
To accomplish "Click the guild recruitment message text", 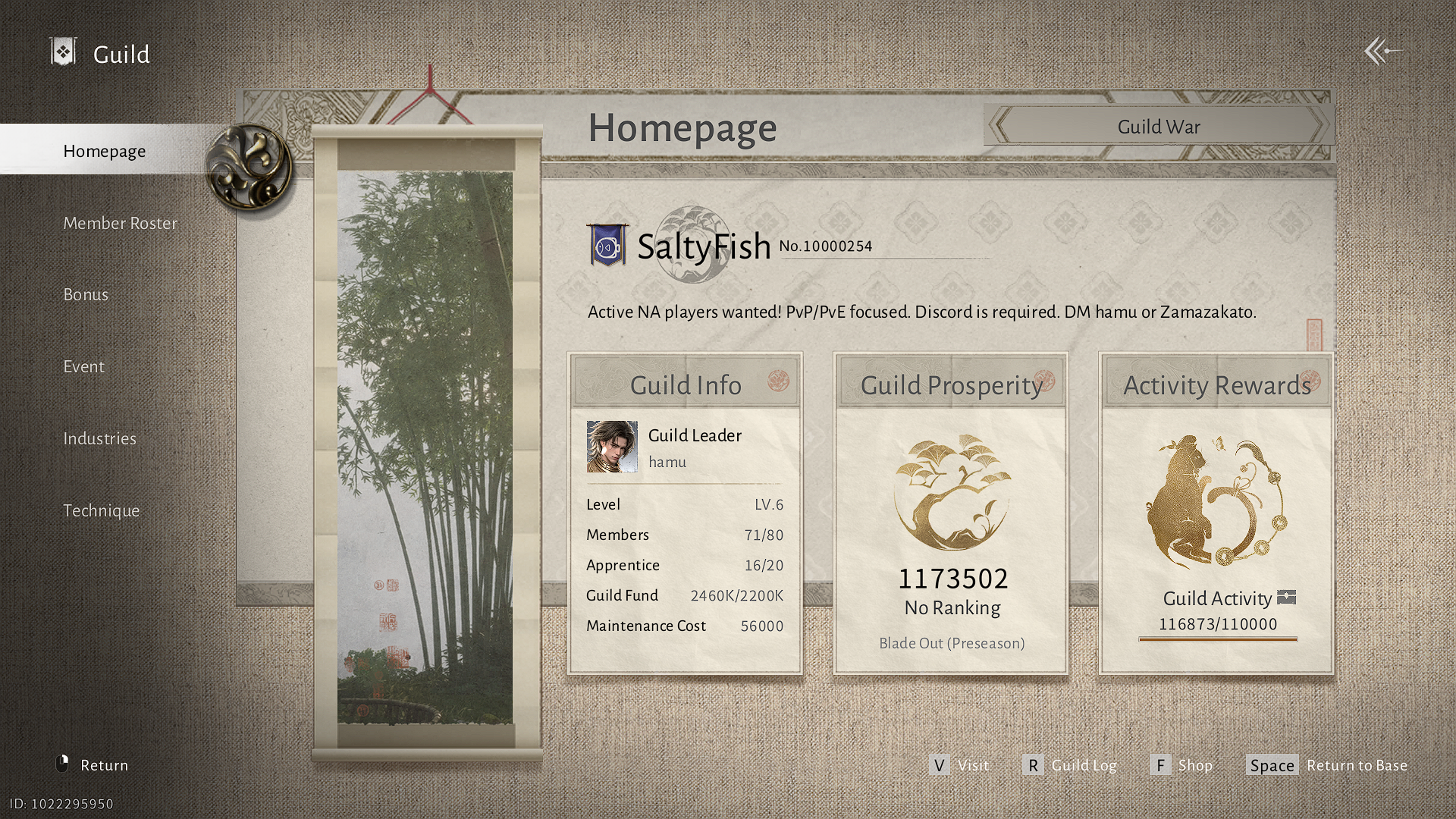I will 921,312.
